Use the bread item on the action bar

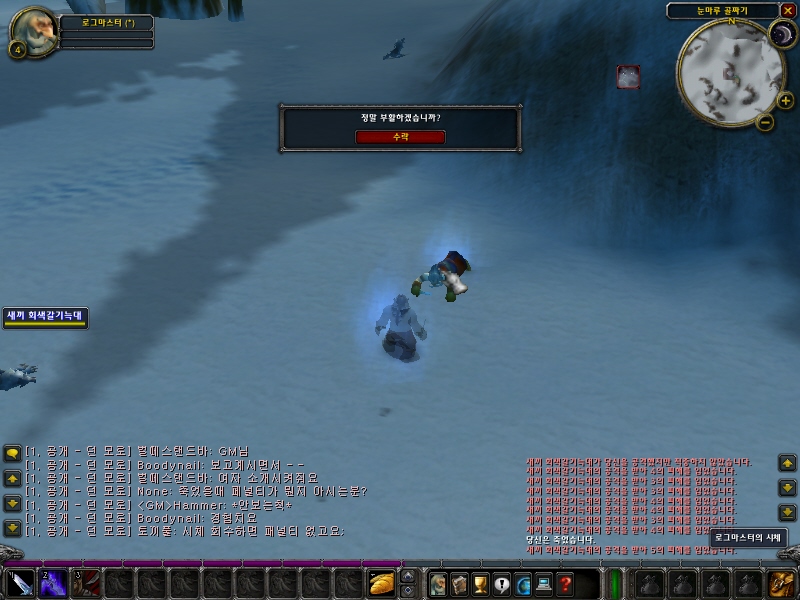[x=381, y=582]
